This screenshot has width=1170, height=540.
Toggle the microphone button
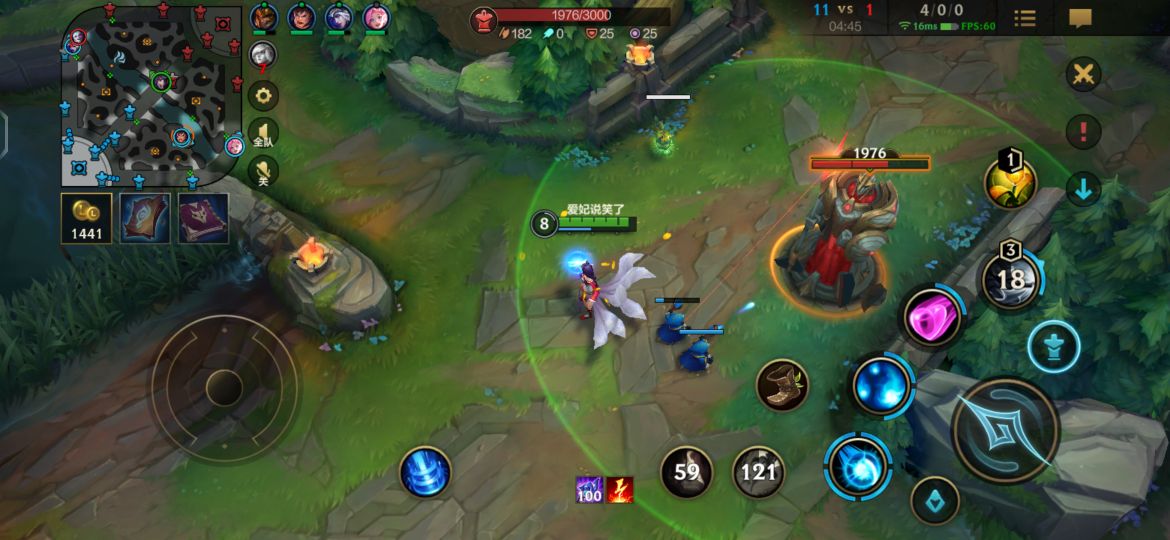264,171
